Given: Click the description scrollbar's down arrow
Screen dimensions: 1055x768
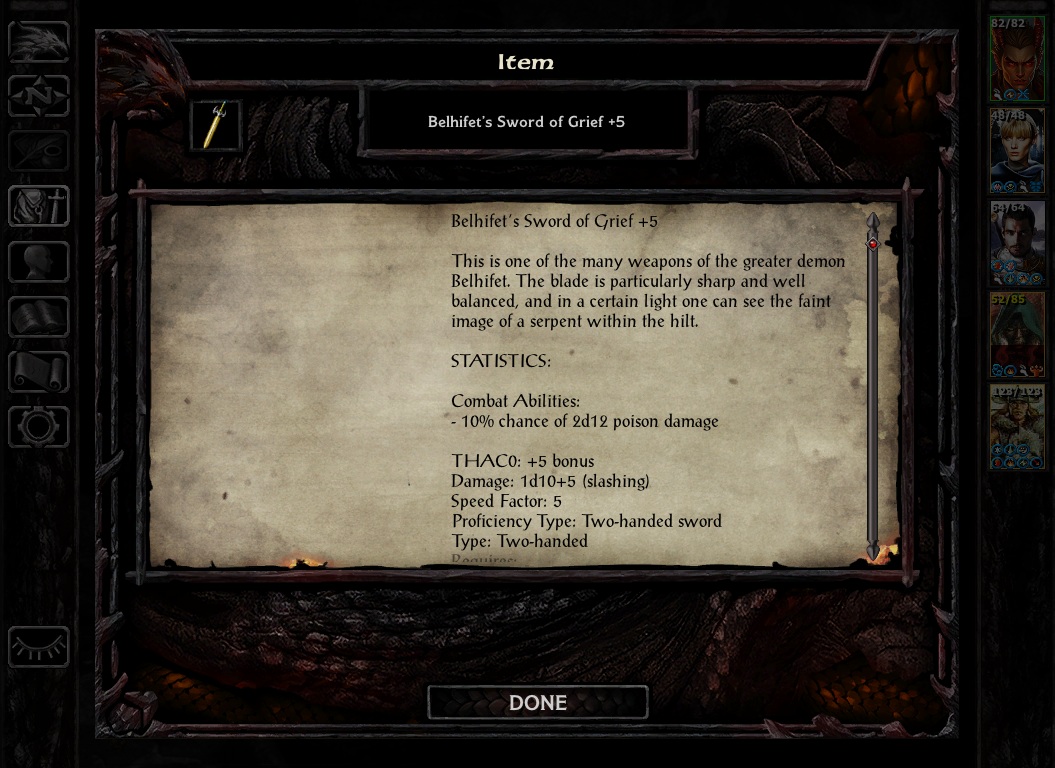Looking at the screenshot, I should 873,551.
